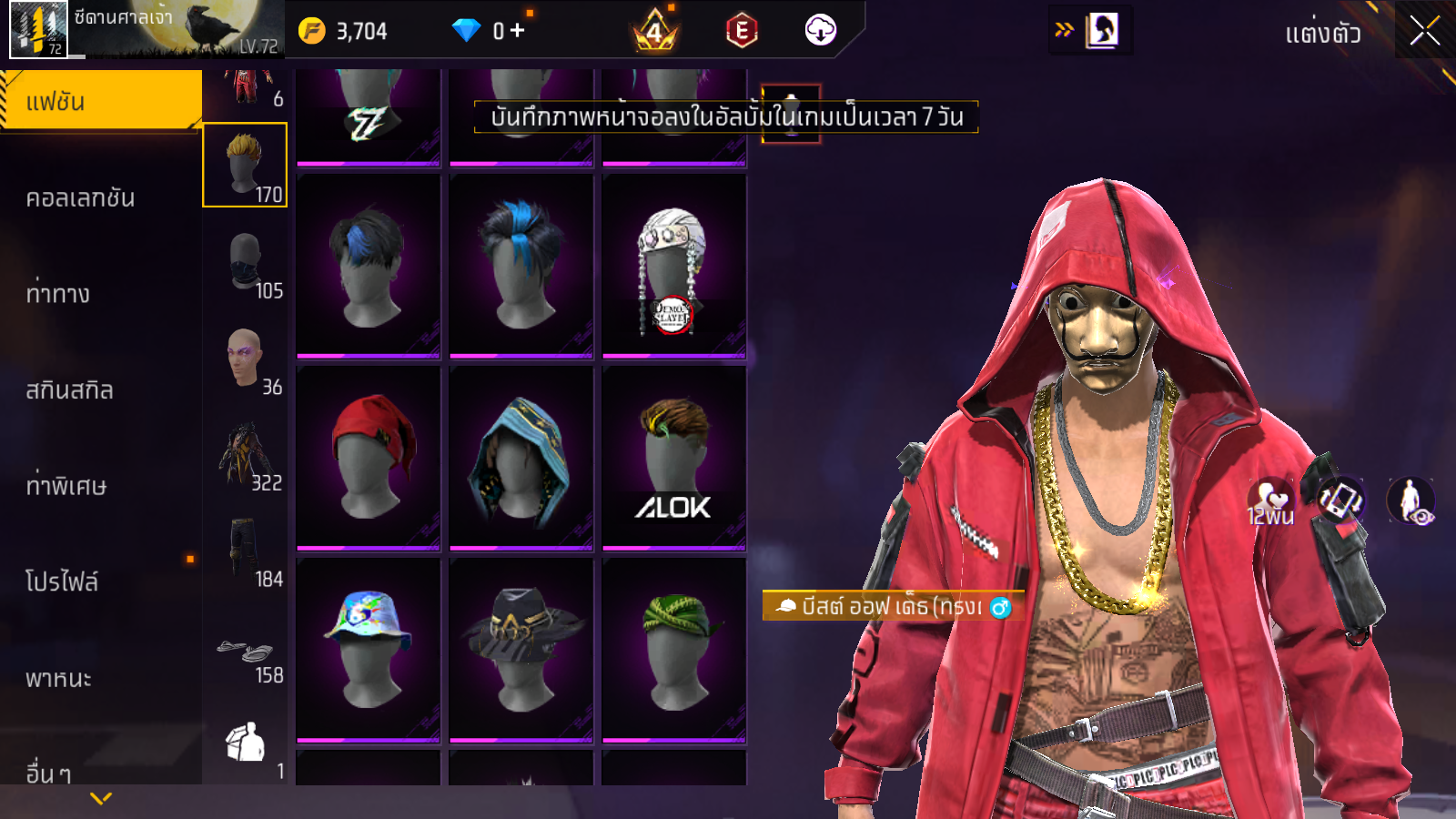Open the โปรไฟล์ tab

pyautogui.click(x=62, y=582)
